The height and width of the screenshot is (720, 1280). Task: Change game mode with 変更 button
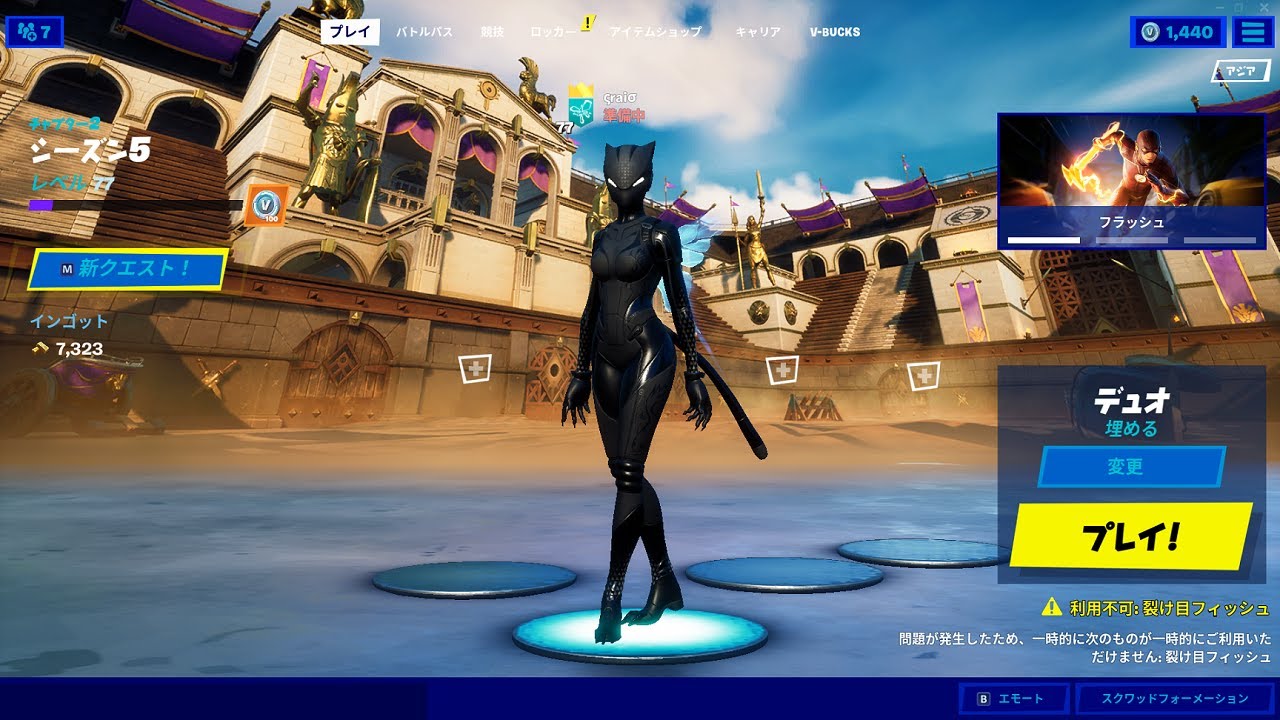(1131, 467)
